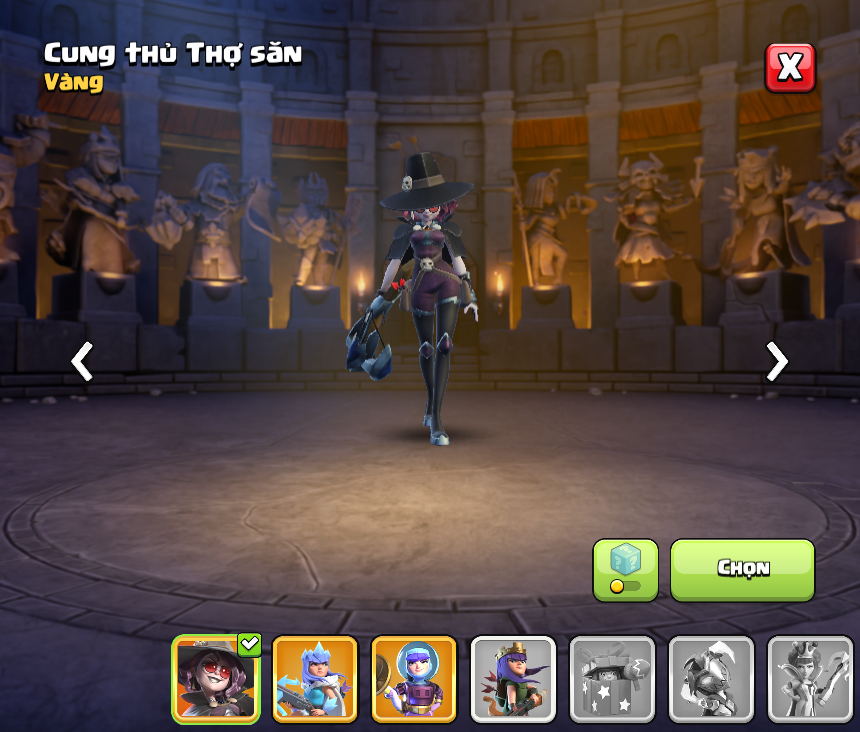The image size is (860, 732).
Task: Select the witch hat hunter skin thumbnail
Action: (216, 679)
